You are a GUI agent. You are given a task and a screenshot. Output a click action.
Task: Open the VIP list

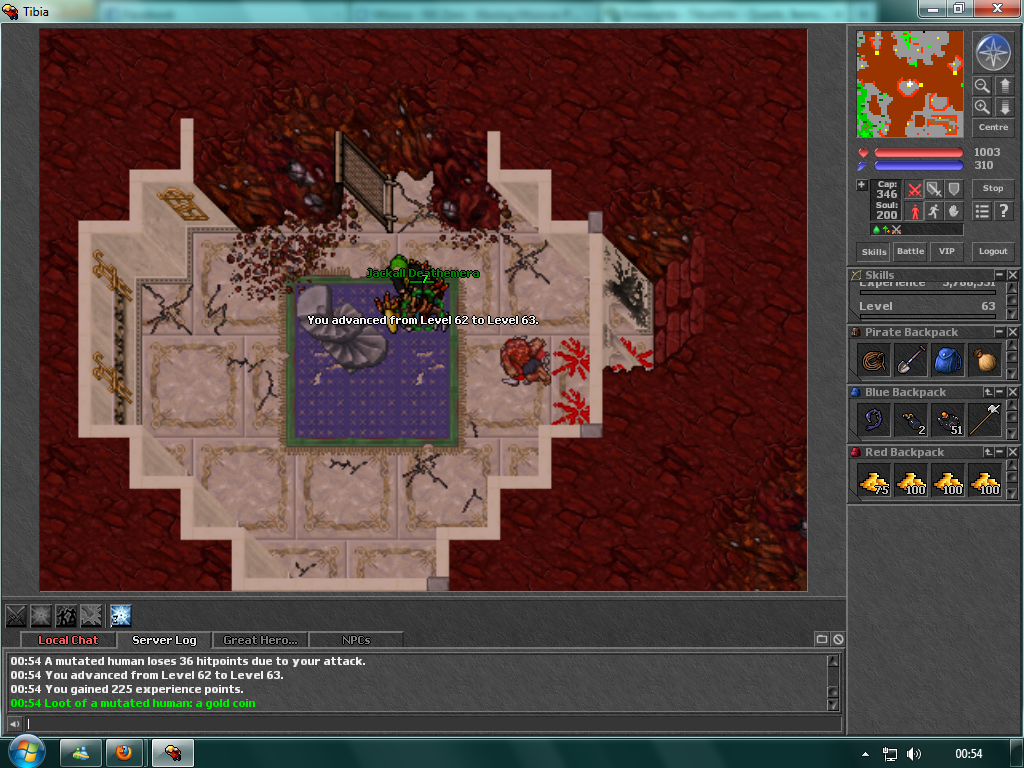click(945, 252)
